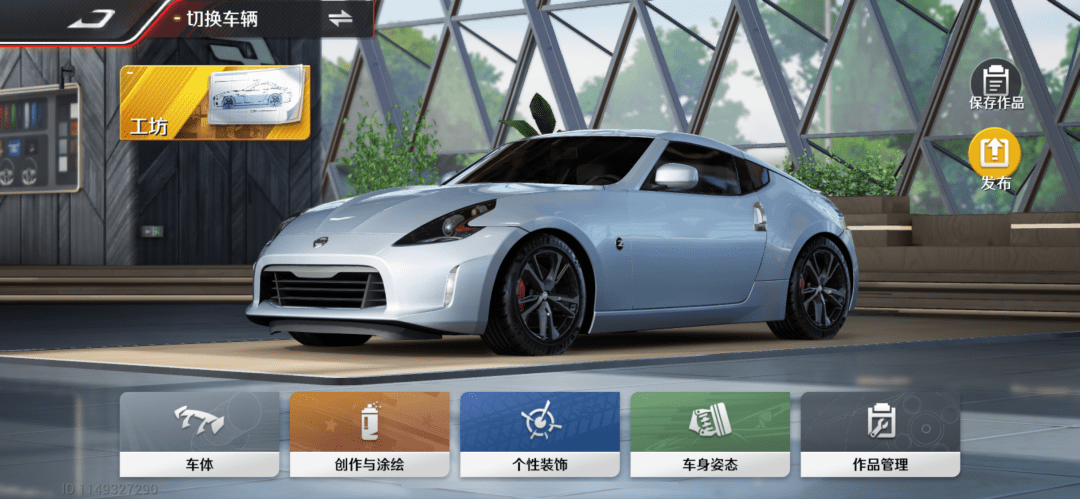
Task: Choose 个性装饰 decoration menu
Action: coord(540,434)
